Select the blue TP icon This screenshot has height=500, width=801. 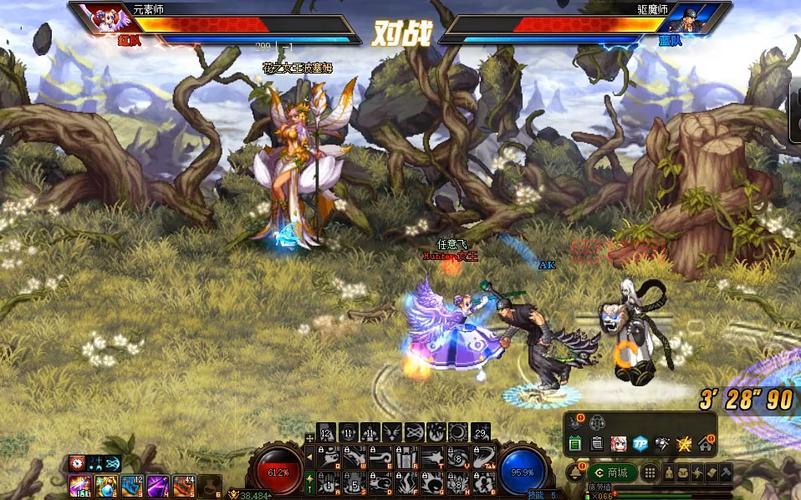pos(640,443)
